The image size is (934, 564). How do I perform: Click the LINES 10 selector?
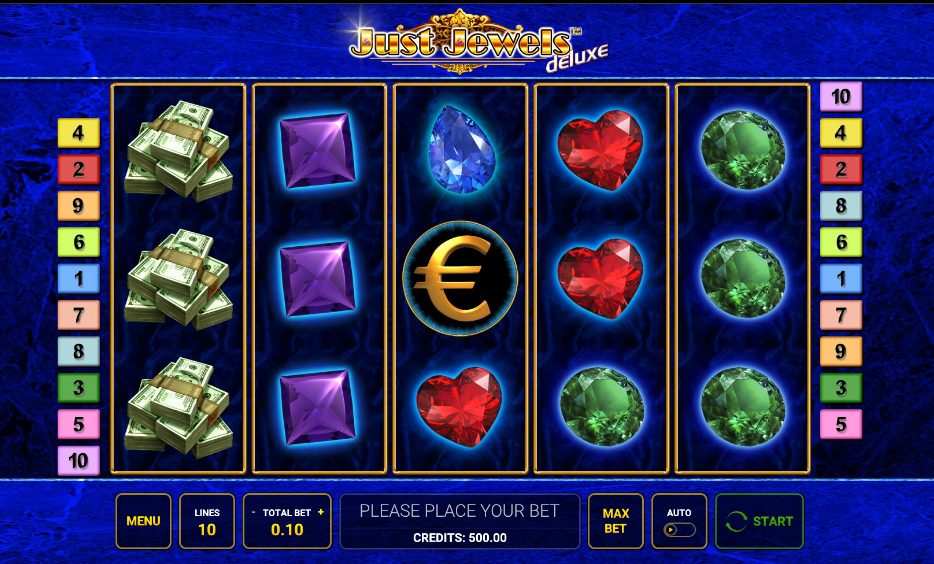(207, 521)
